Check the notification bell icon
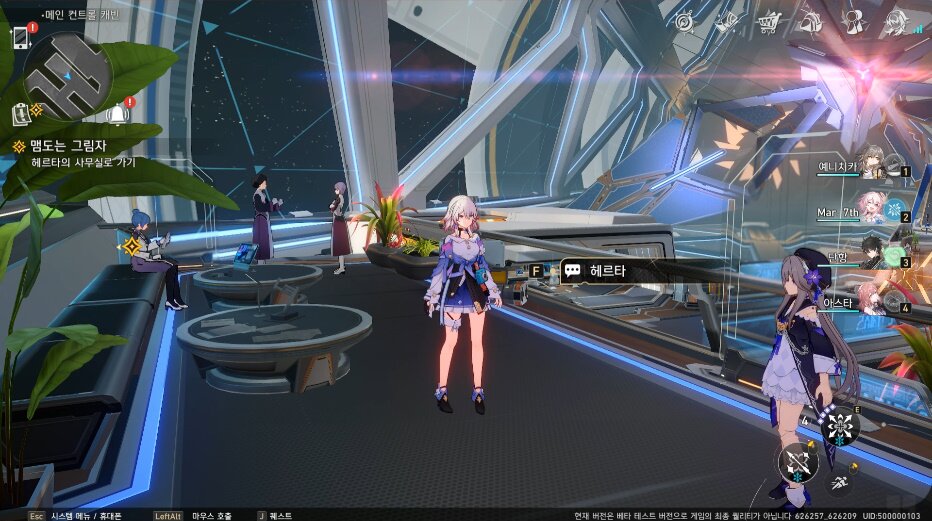 (116, 113)
